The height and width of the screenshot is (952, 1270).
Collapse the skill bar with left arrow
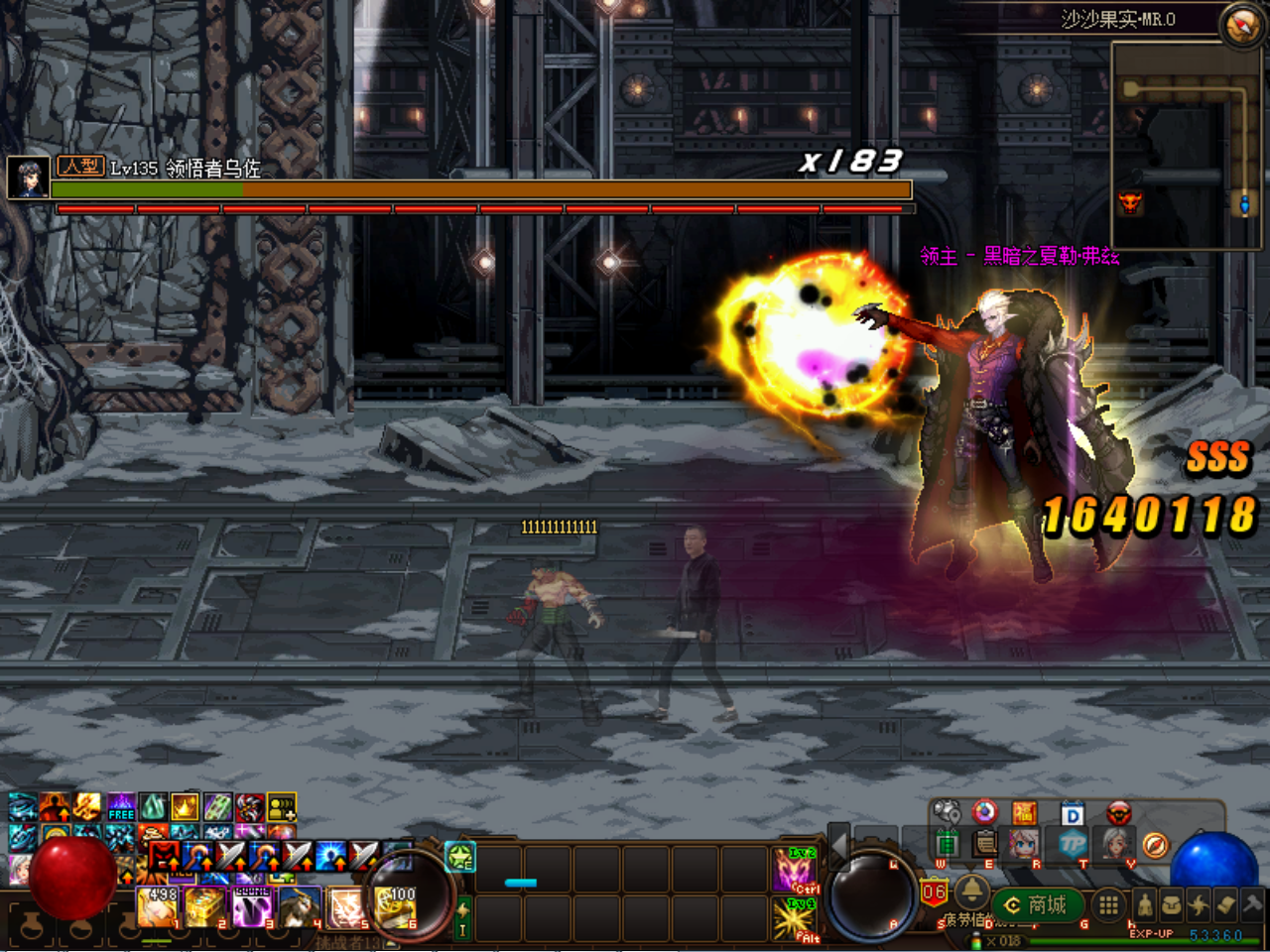838,845
